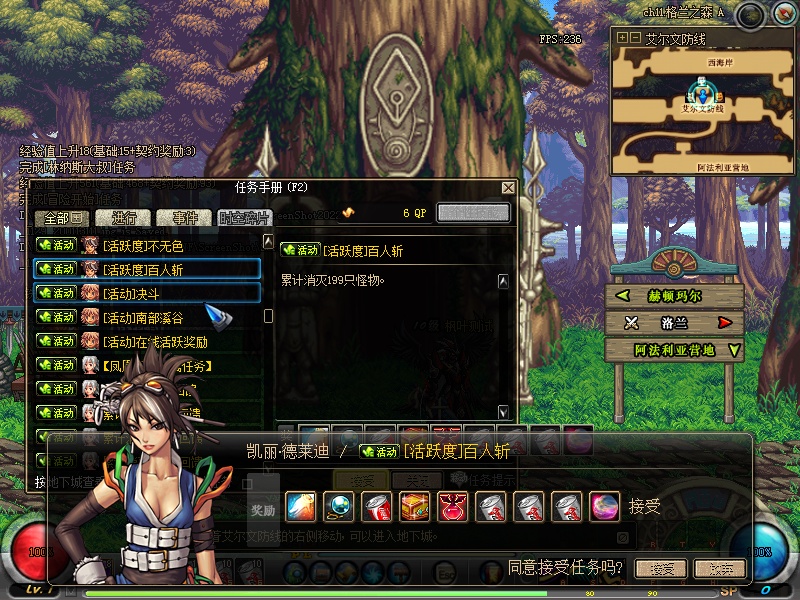Zoom out the minimap with the minus button

634,37
